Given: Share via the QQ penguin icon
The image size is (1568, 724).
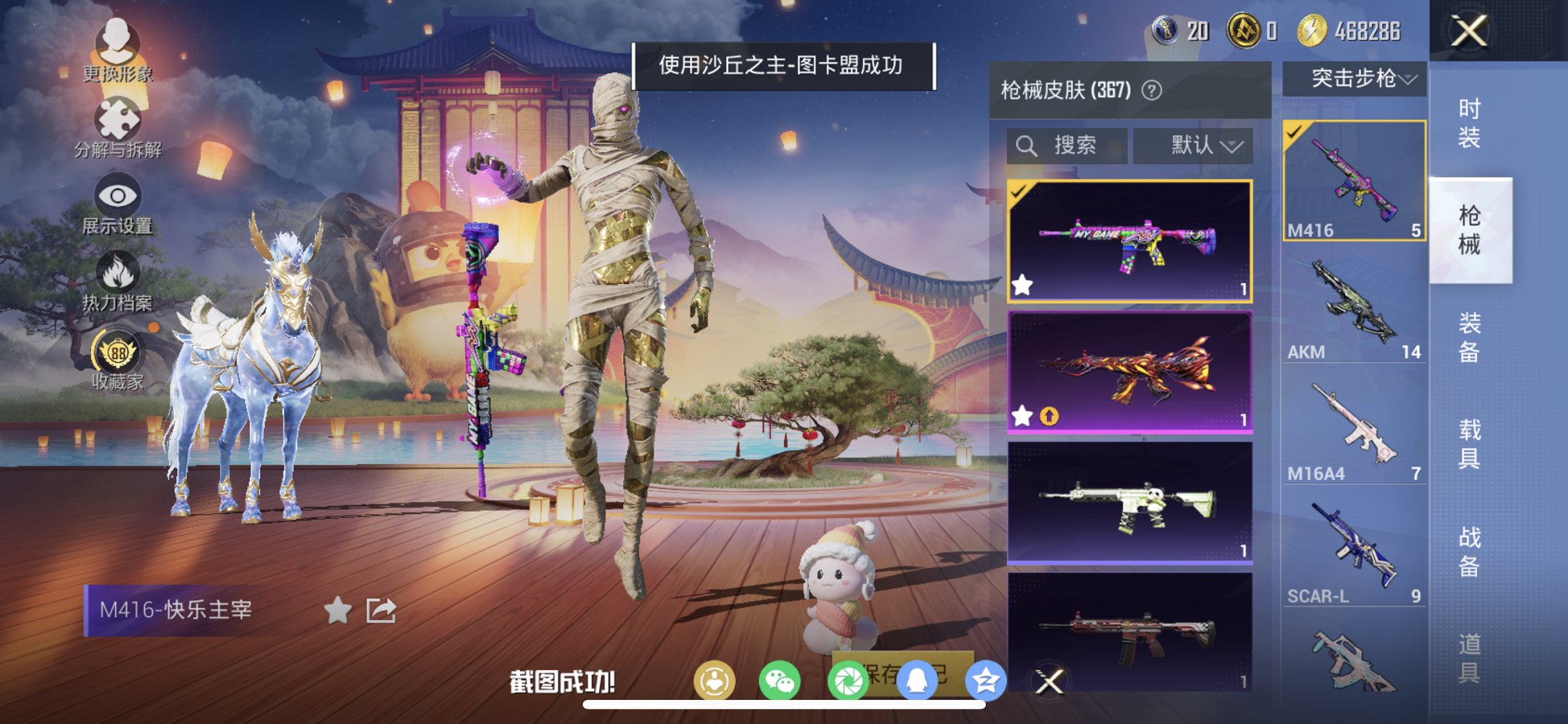Looking at the screenshot, I should (x=917, y=679).
